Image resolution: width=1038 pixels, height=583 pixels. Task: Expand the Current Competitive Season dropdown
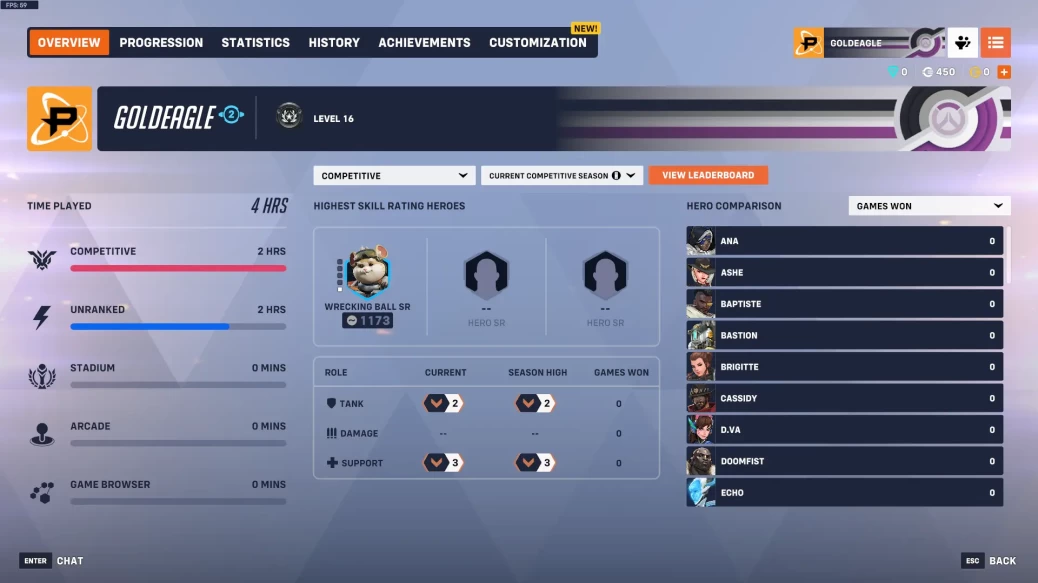[562, 175]
